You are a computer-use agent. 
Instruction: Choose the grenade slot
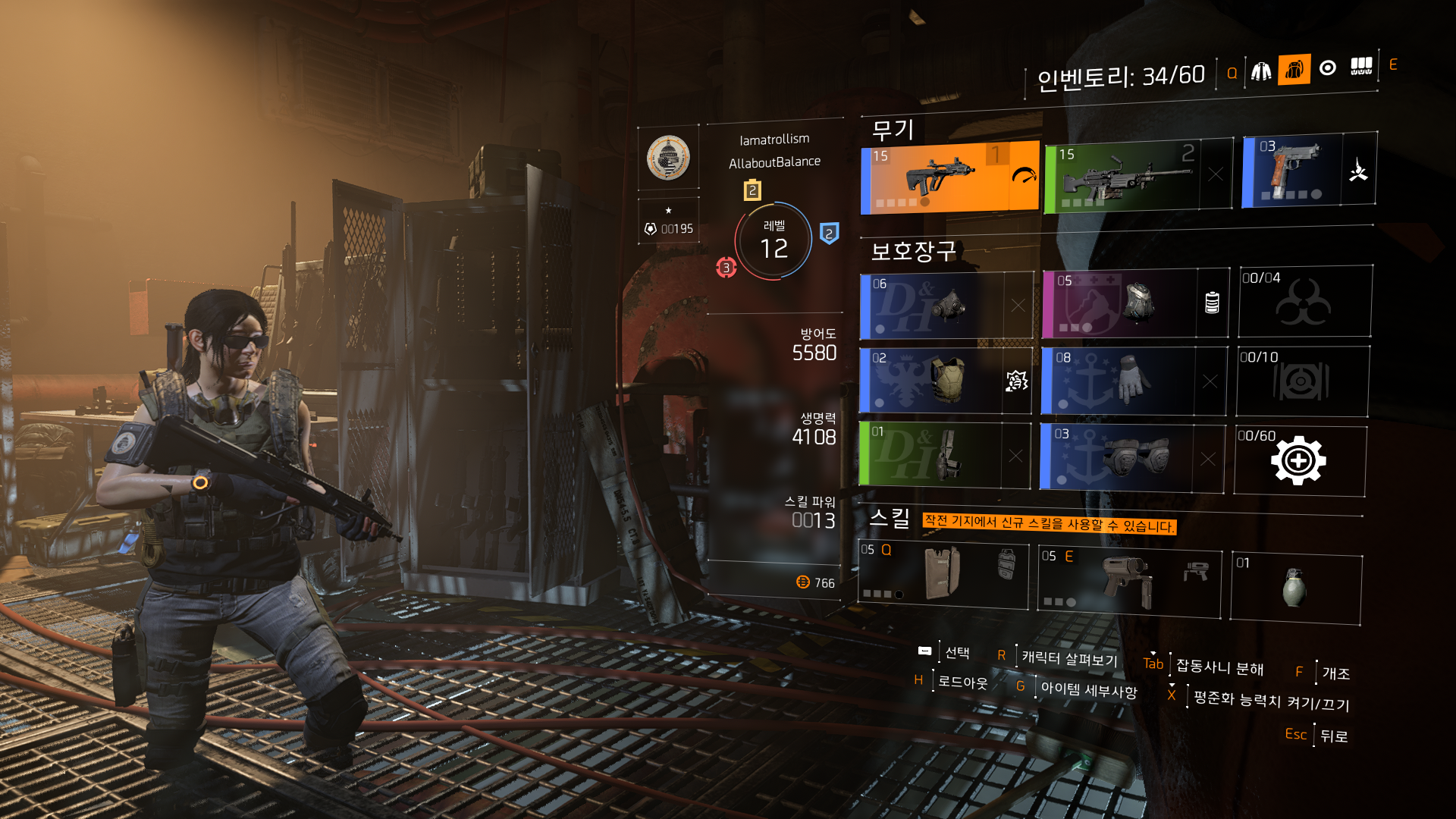coord(1294,588)
